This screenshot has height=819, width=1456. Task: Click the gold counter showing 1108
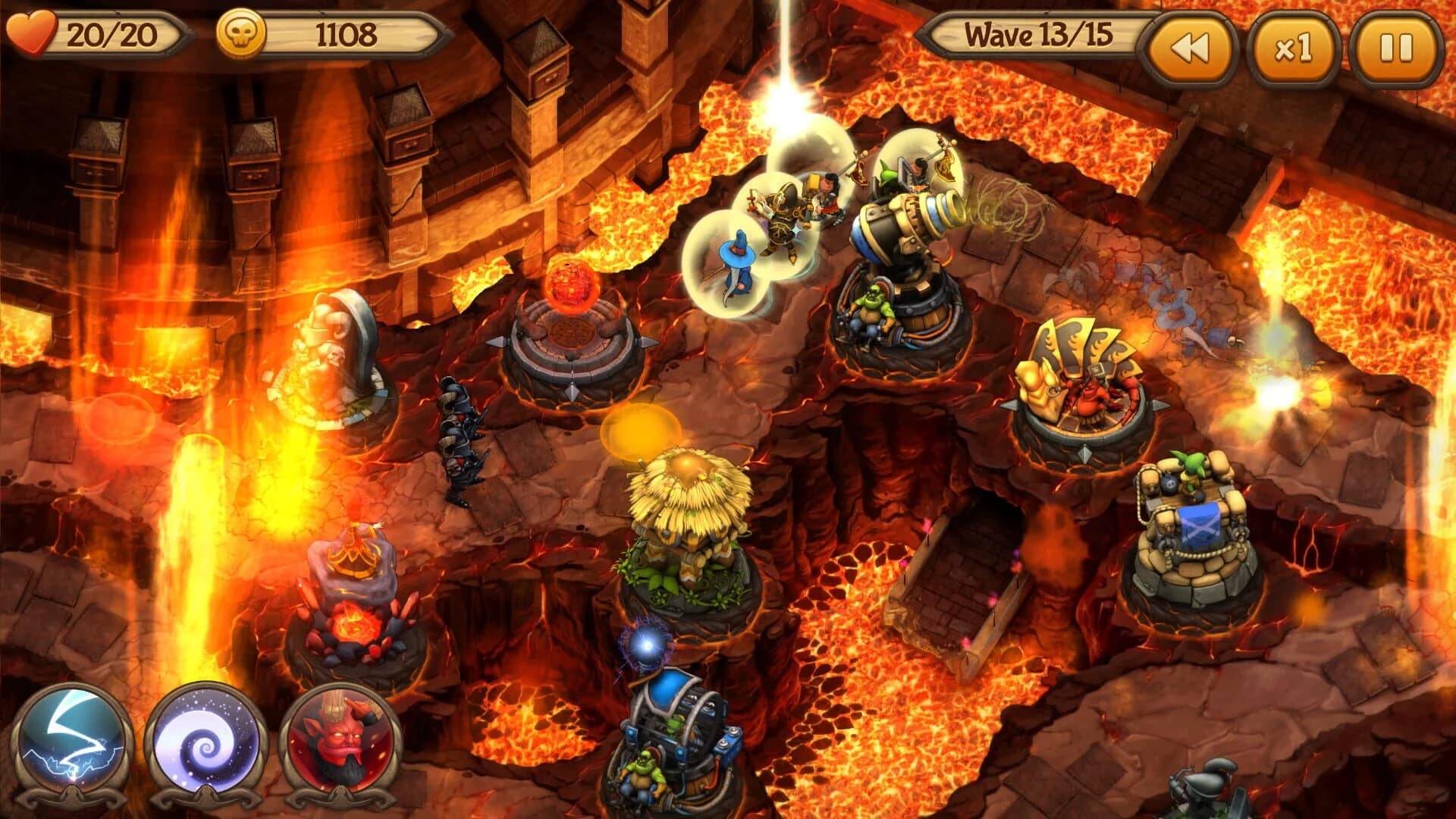[345, 32]
